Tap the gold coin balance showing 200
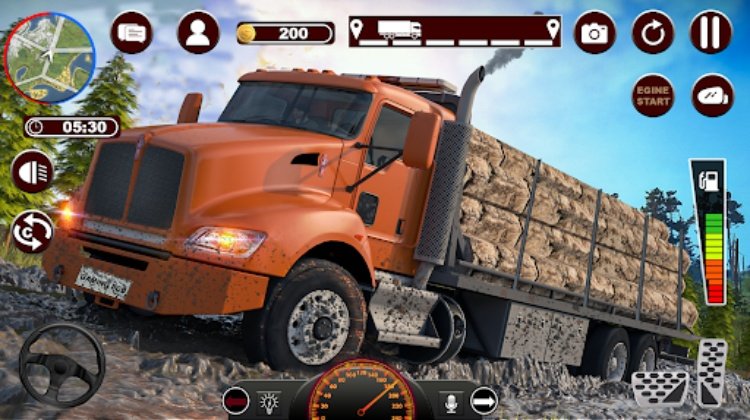Screen dimensions: 750x420 pyautogui.click(x=285, y=33)
